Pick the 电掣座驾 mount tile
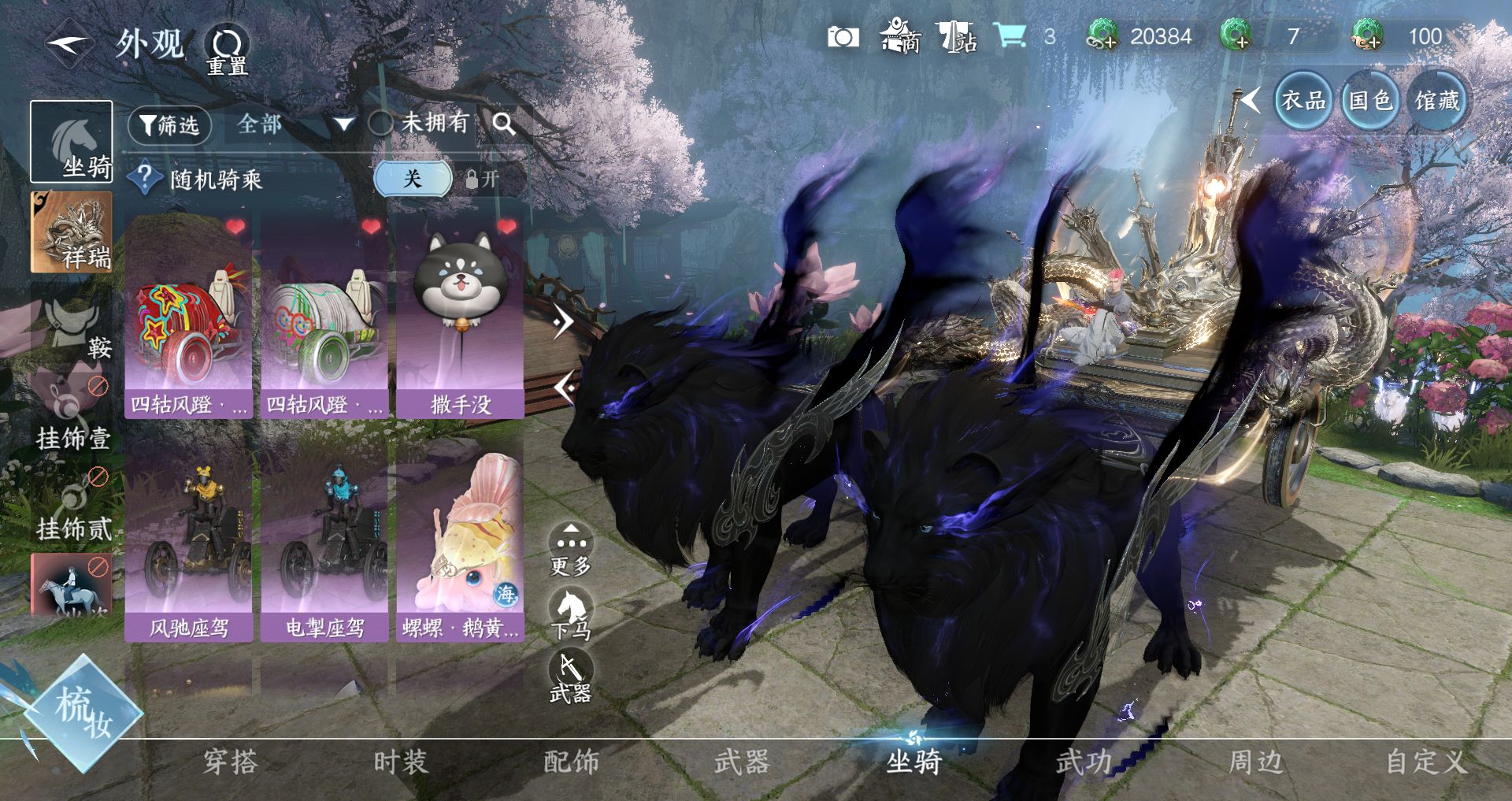The image size is (1512, 801). tap(324, 543)
